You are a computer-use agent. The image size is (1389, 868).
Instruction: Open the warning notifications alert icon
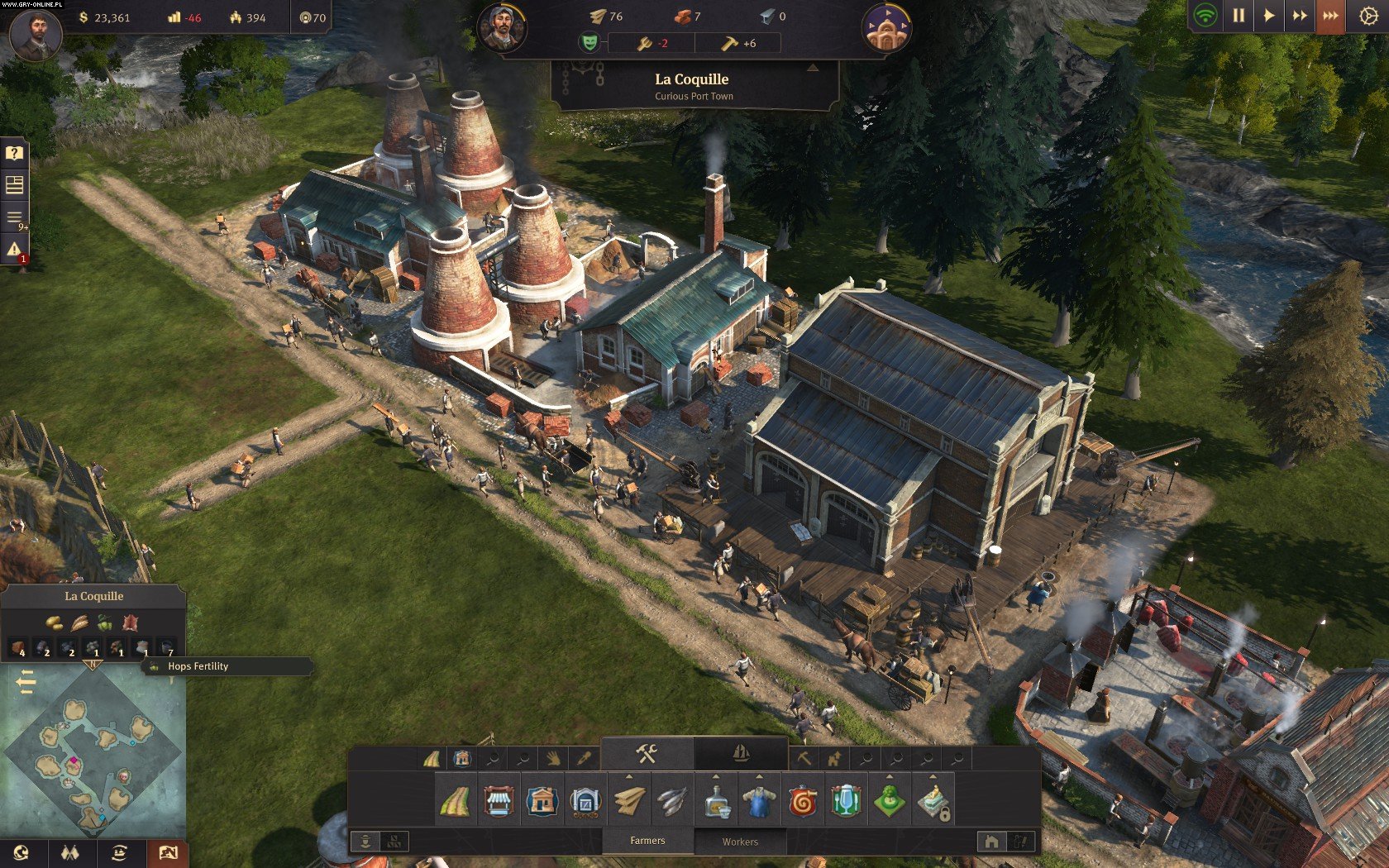14,249
